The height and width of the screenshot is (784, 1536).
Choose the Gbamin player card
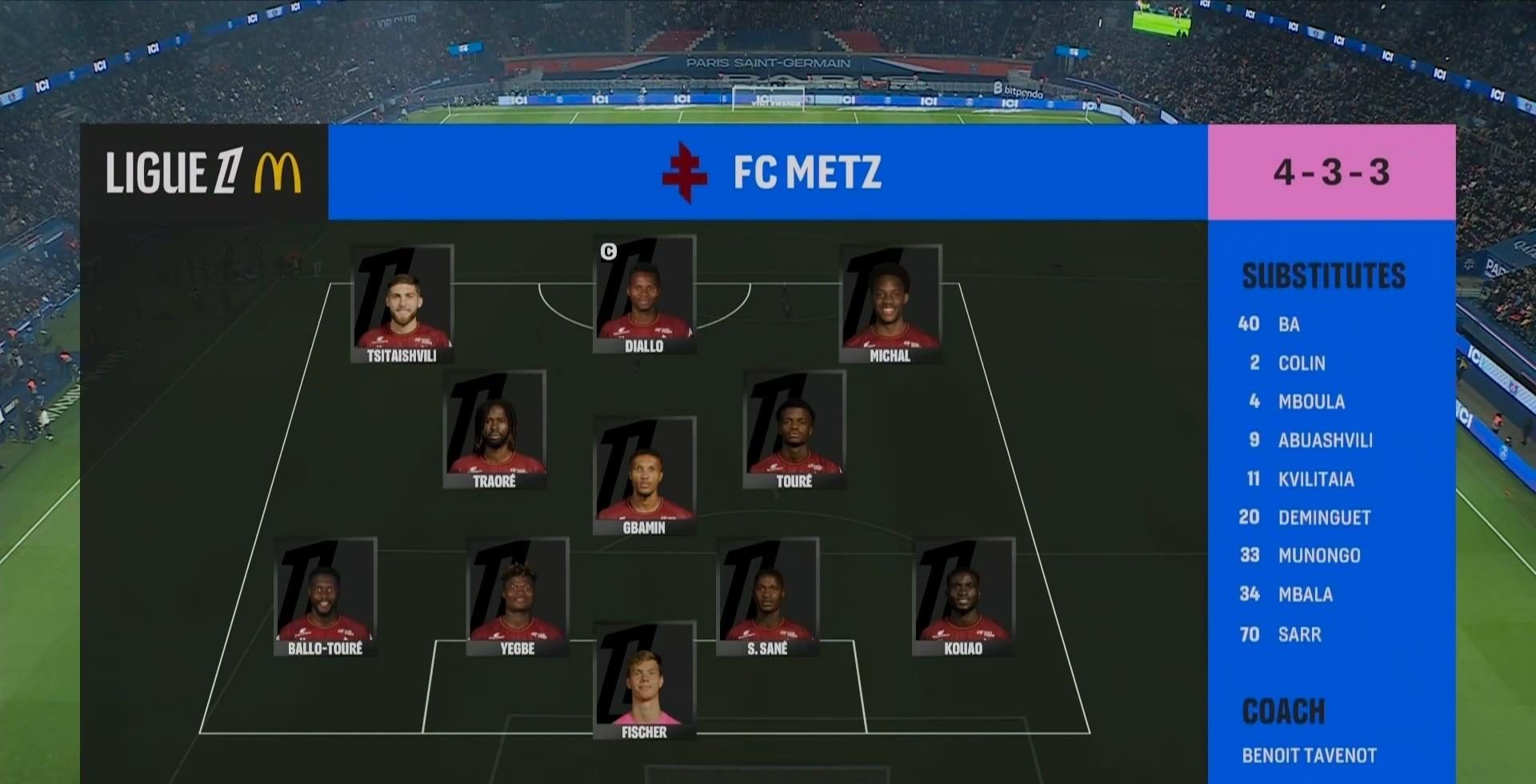(644, 476)
